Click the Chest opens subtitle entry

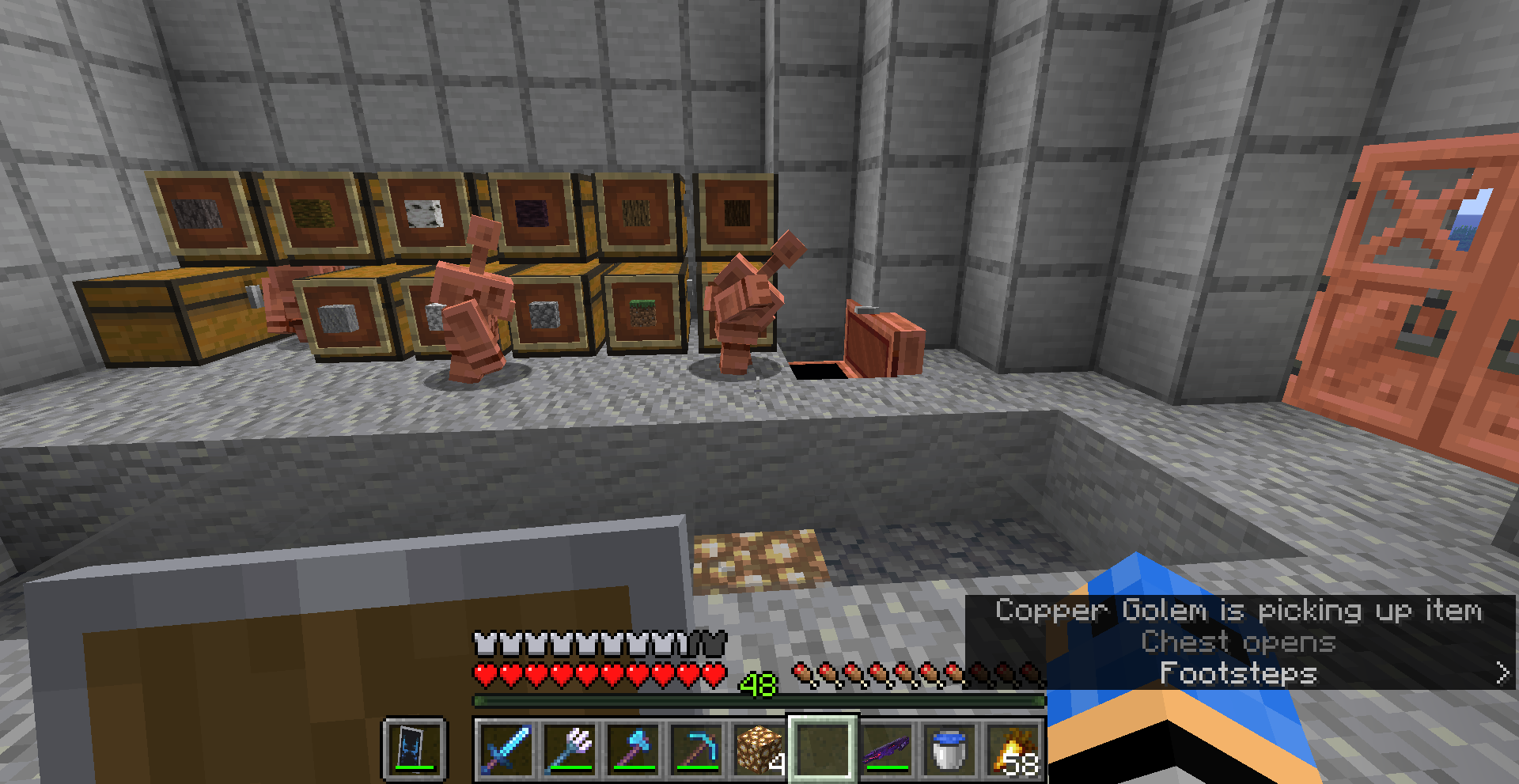click(1239, 642)
